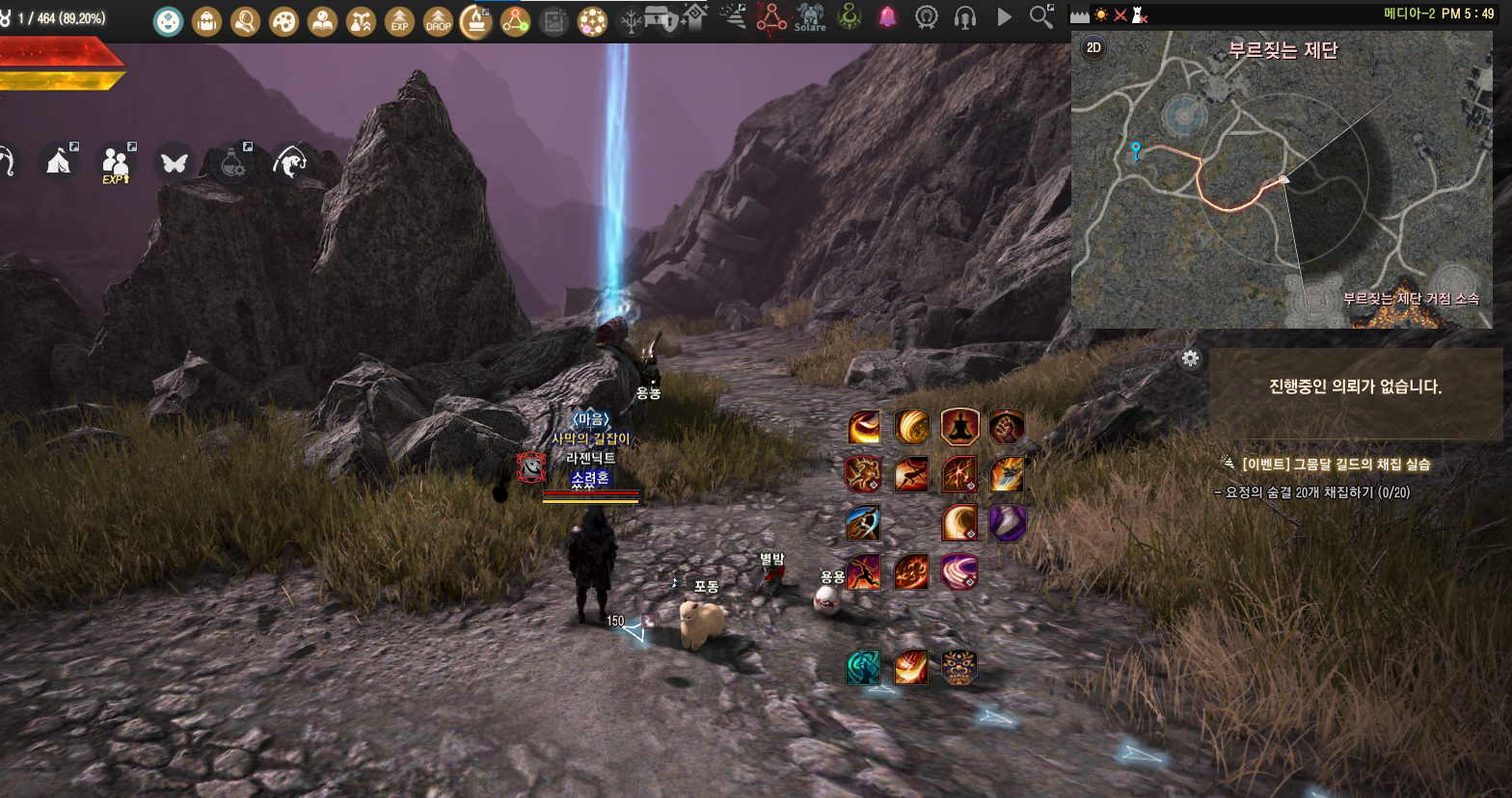
Task: Open the potion settings flask icon
Action: 231,162
